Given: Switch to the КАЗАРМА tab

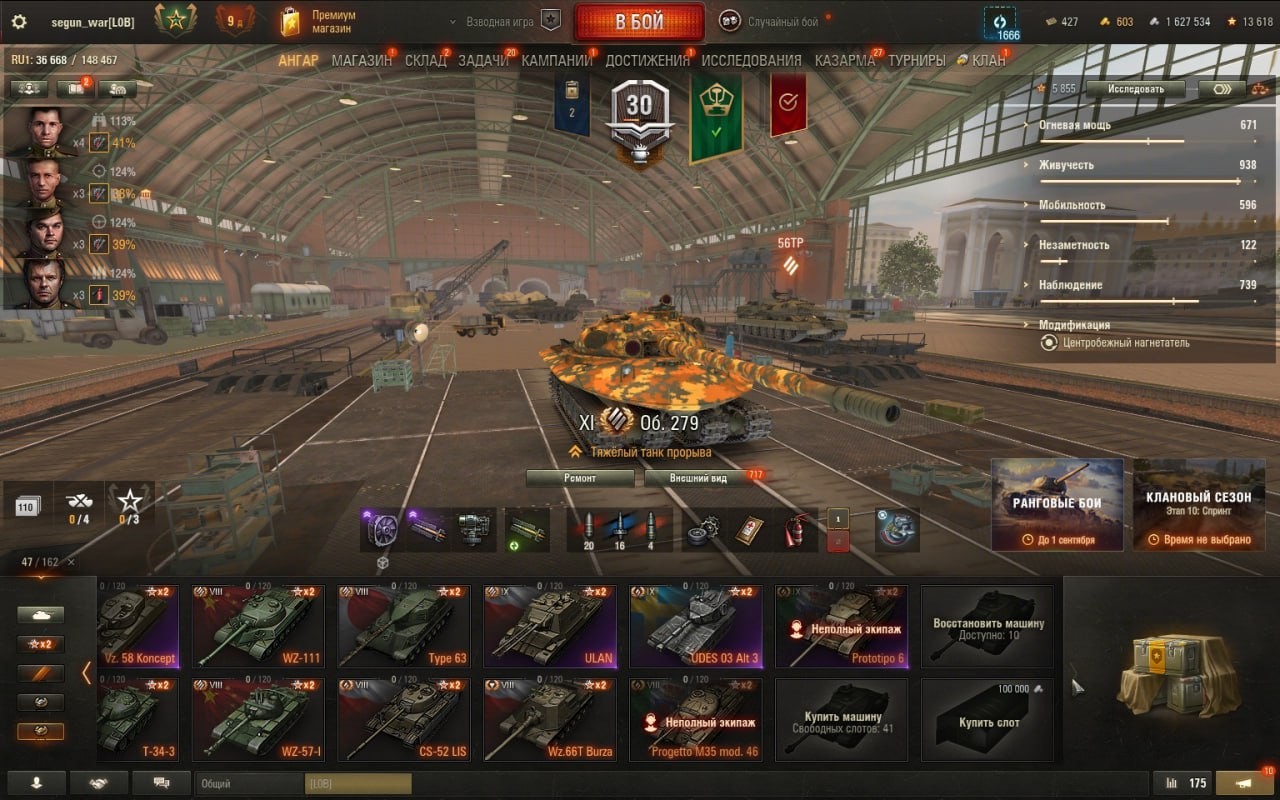Looking at the screenshot, I should point(844,60).
